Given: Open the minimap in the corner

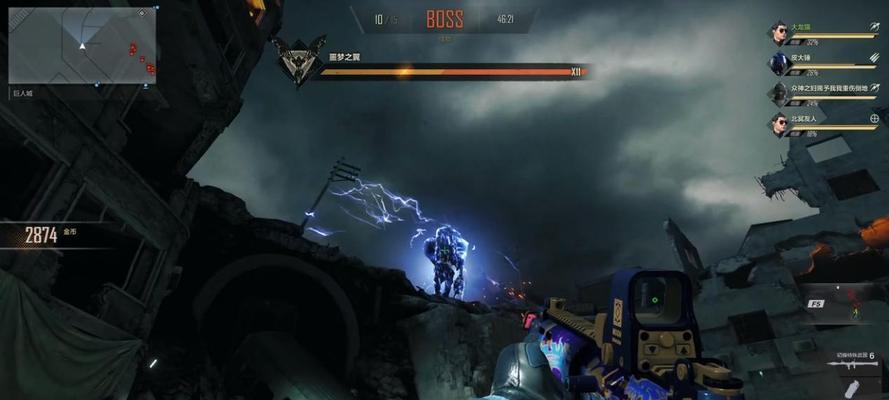Looking at the screenshot, I should 82,46.
